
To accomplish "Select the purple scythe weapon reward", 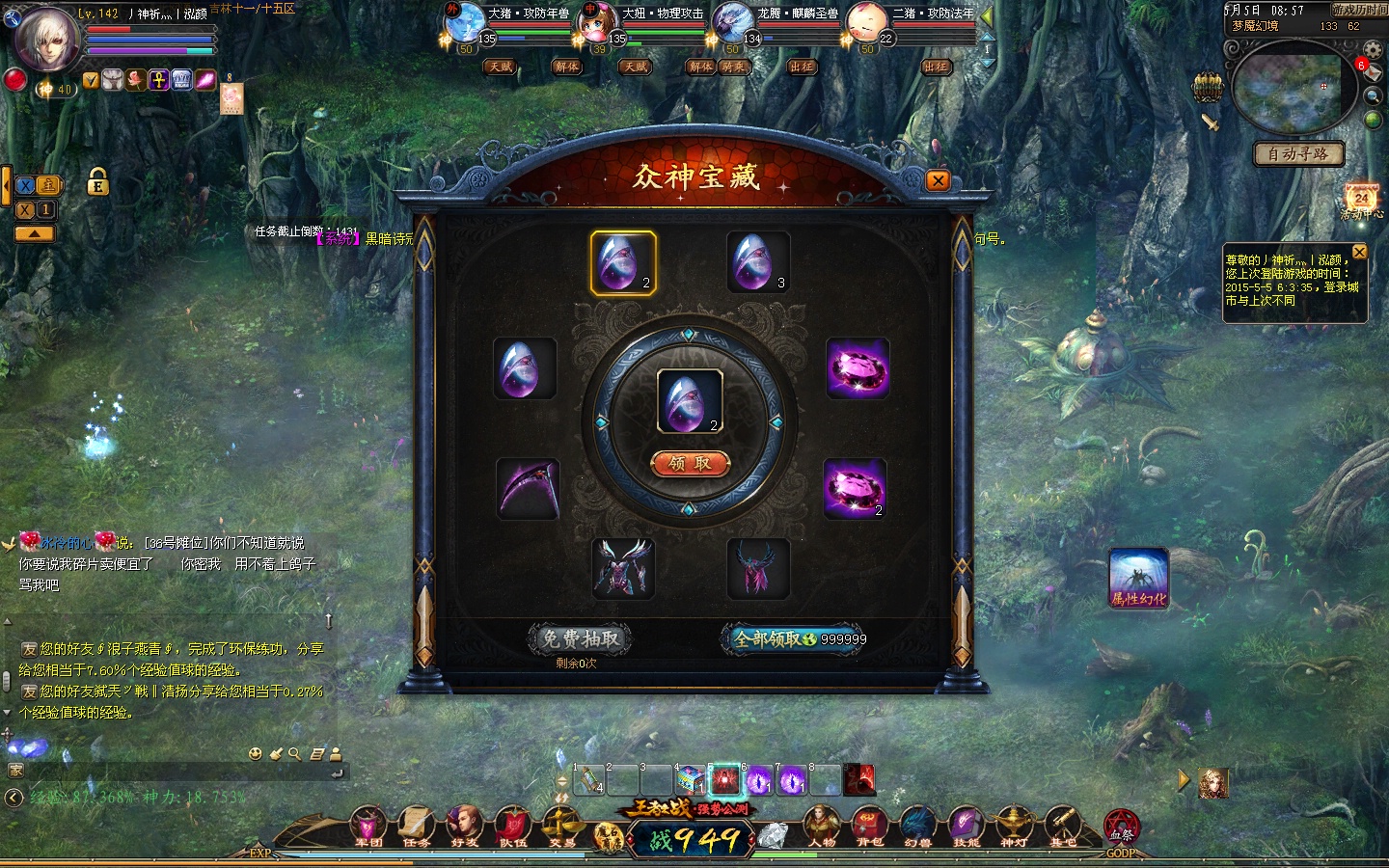I will pyautogui.click(x=528, y=488).
